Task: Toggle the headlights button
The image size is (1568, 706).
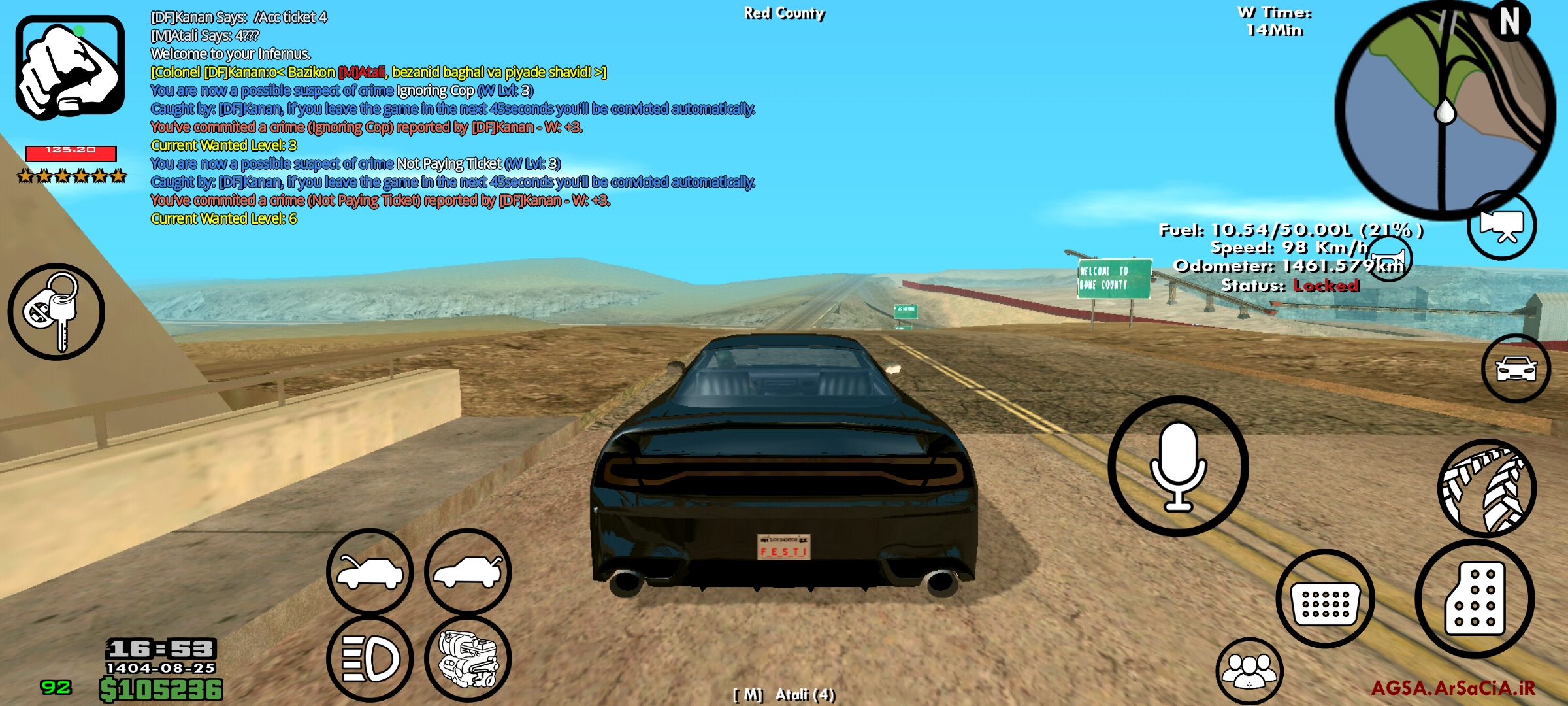Action: pos(370,658)
